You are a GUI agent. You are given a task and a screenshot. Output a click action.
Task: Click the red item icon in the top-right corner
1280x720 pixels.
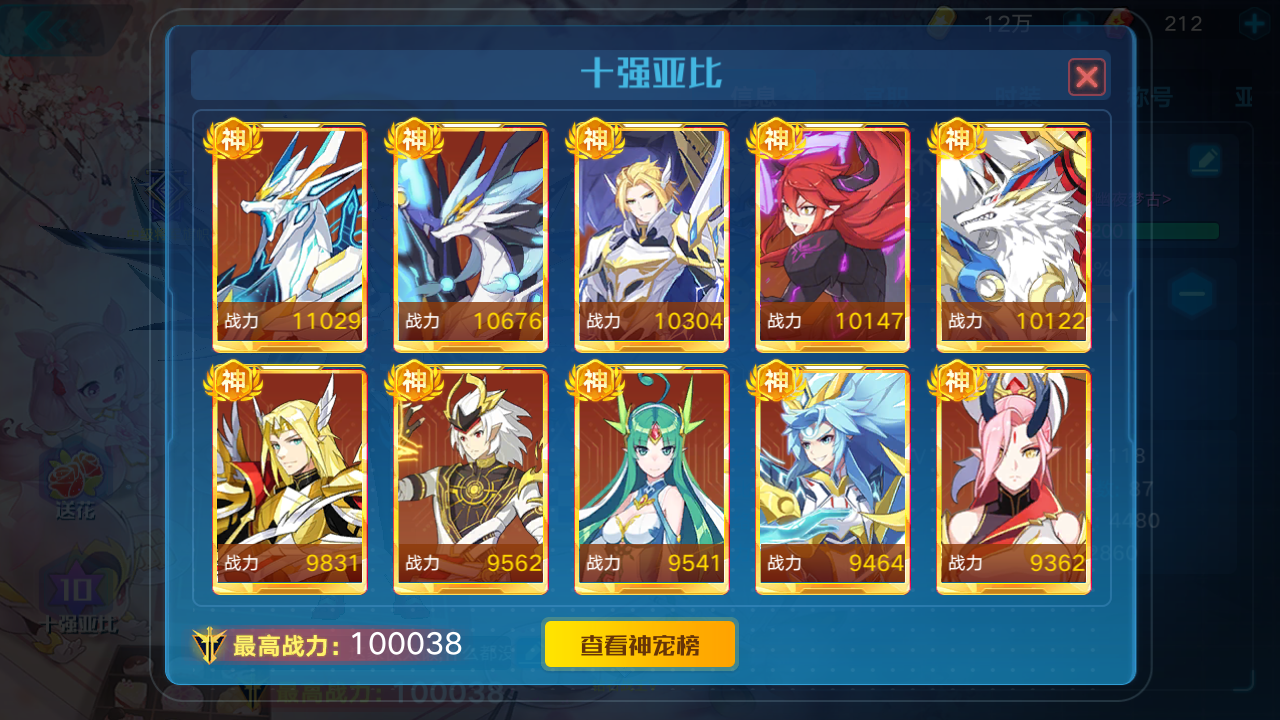pyautogui.click(x=1117, y=22)
